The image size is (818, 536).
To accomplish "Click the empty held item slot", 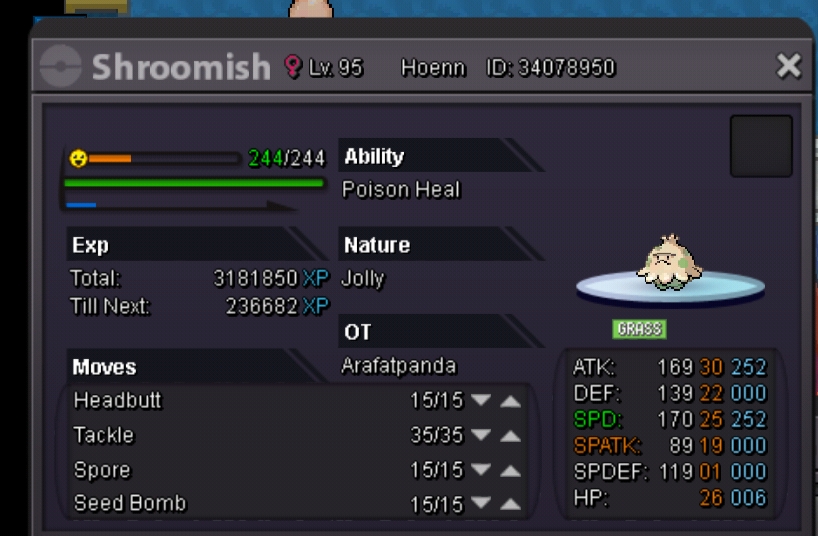I will [760, 146].
